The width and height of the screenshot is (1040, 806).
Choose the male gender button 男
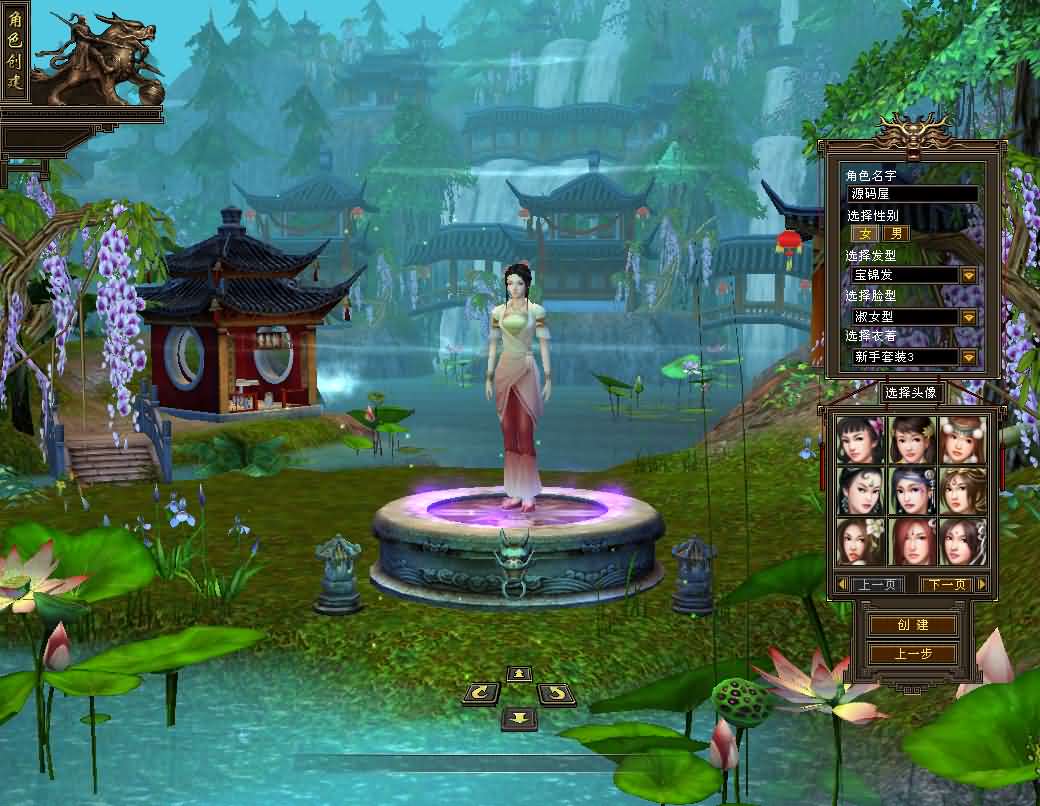pyautogui.click(x=896, y=234)
